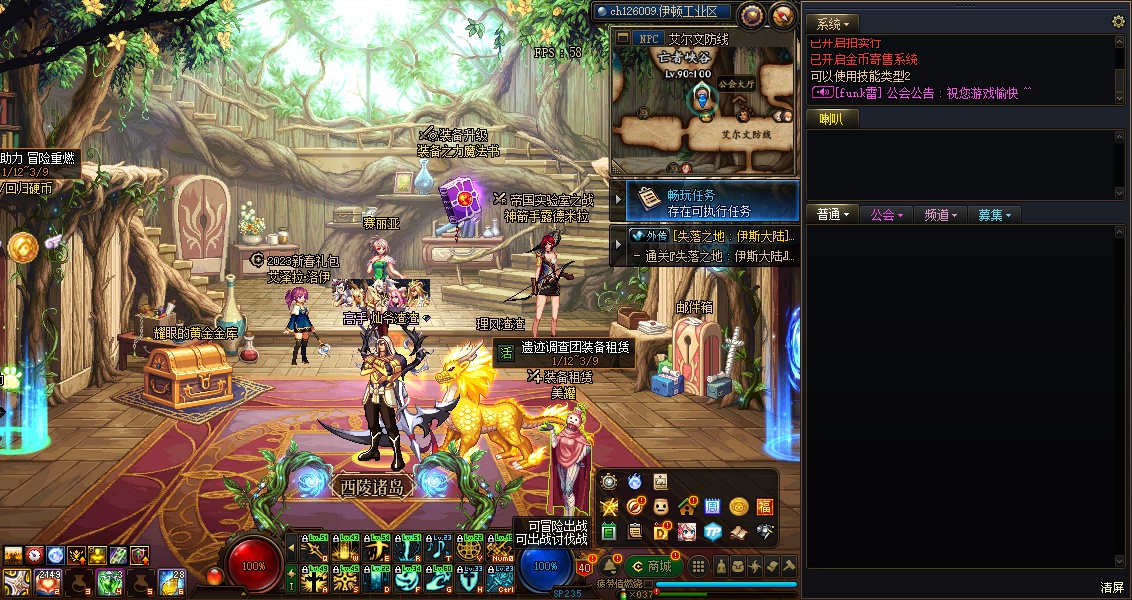Viewport: 1132px width, 600px height.
Task: Switch to the 公会 chat tab
Action: [886, 214]
